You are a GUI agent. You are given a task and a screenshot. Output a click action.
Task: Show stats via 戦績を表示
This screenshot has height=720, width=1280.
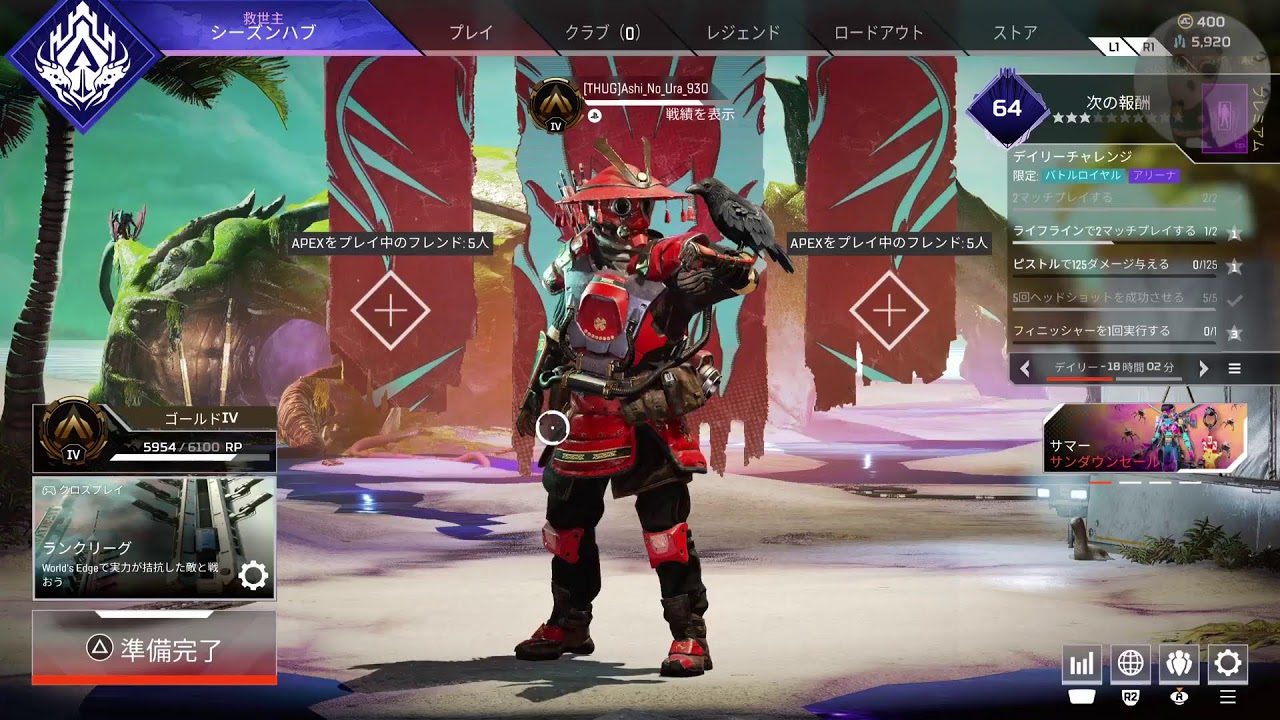700,114
